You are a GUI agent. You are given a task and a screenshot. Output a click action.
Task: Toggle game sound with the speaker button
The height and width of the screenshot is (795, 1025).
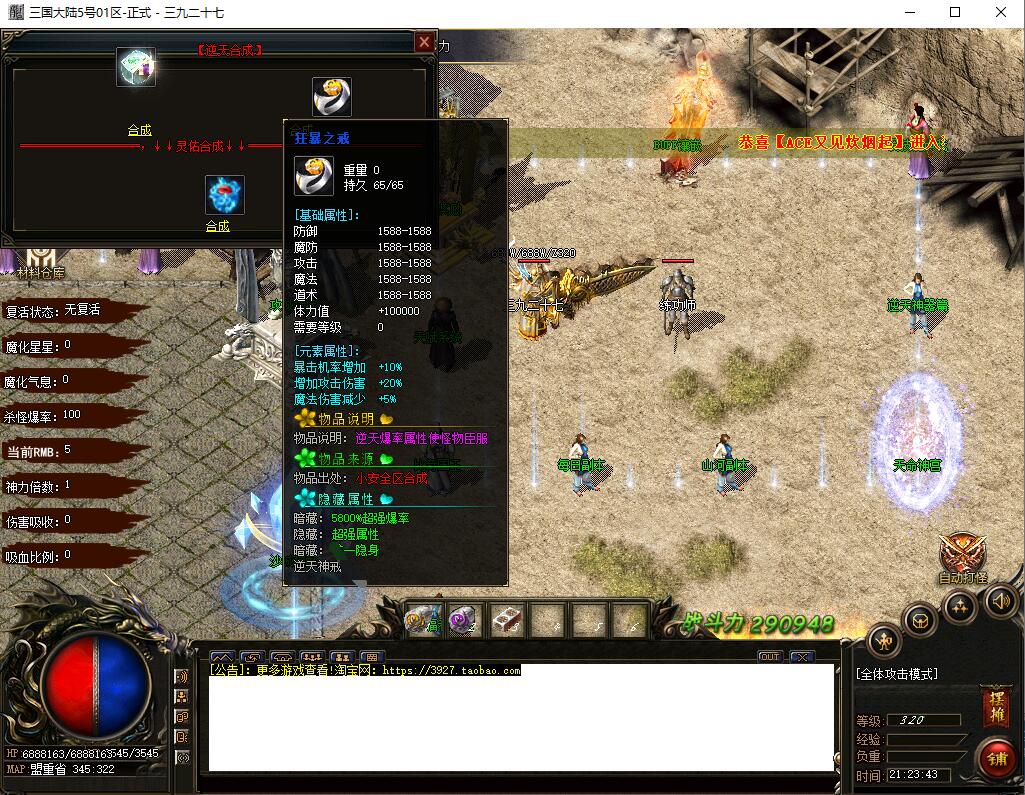tap(1001, 600)
